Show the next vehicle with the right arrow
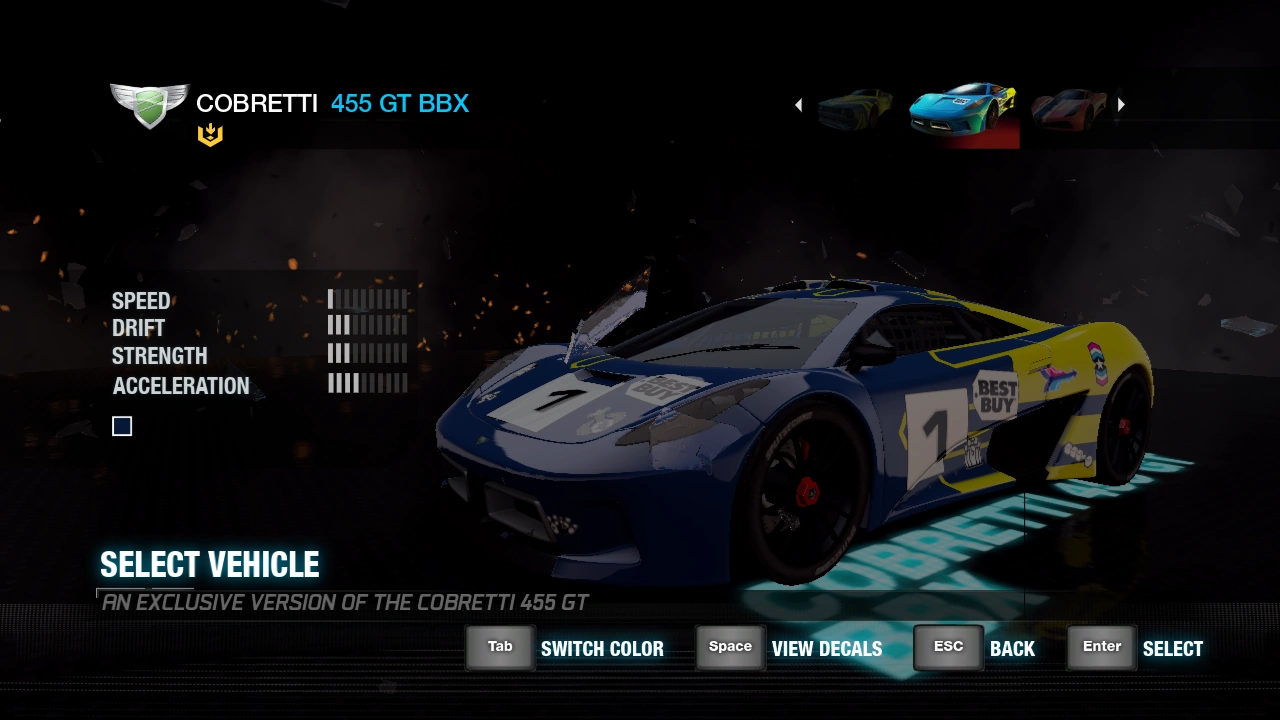The height and width of the screenshot is (720, 1280). click(1121, 105)
